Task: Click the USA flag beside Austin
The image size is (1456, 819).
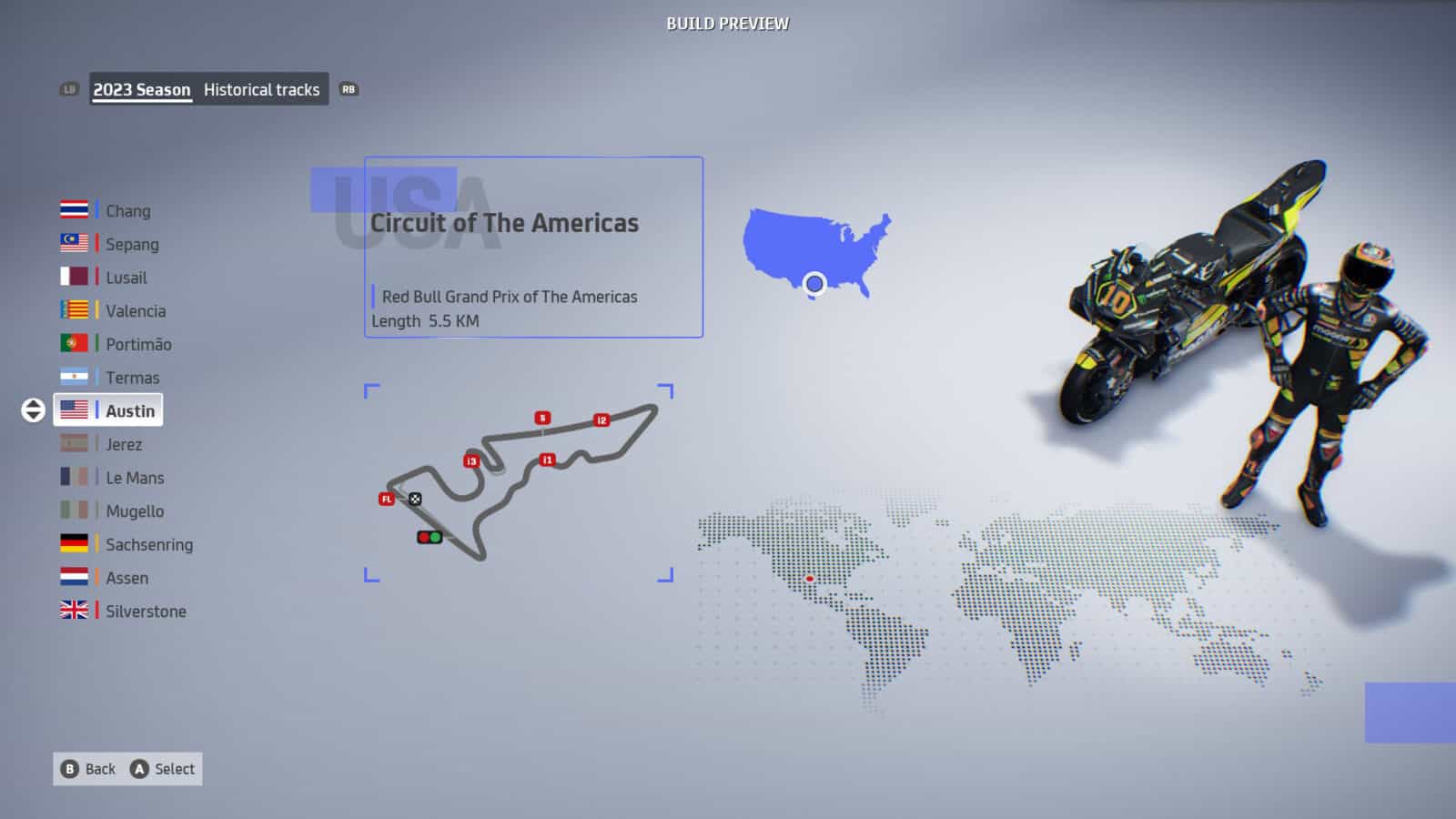Action: click(71, 409)
